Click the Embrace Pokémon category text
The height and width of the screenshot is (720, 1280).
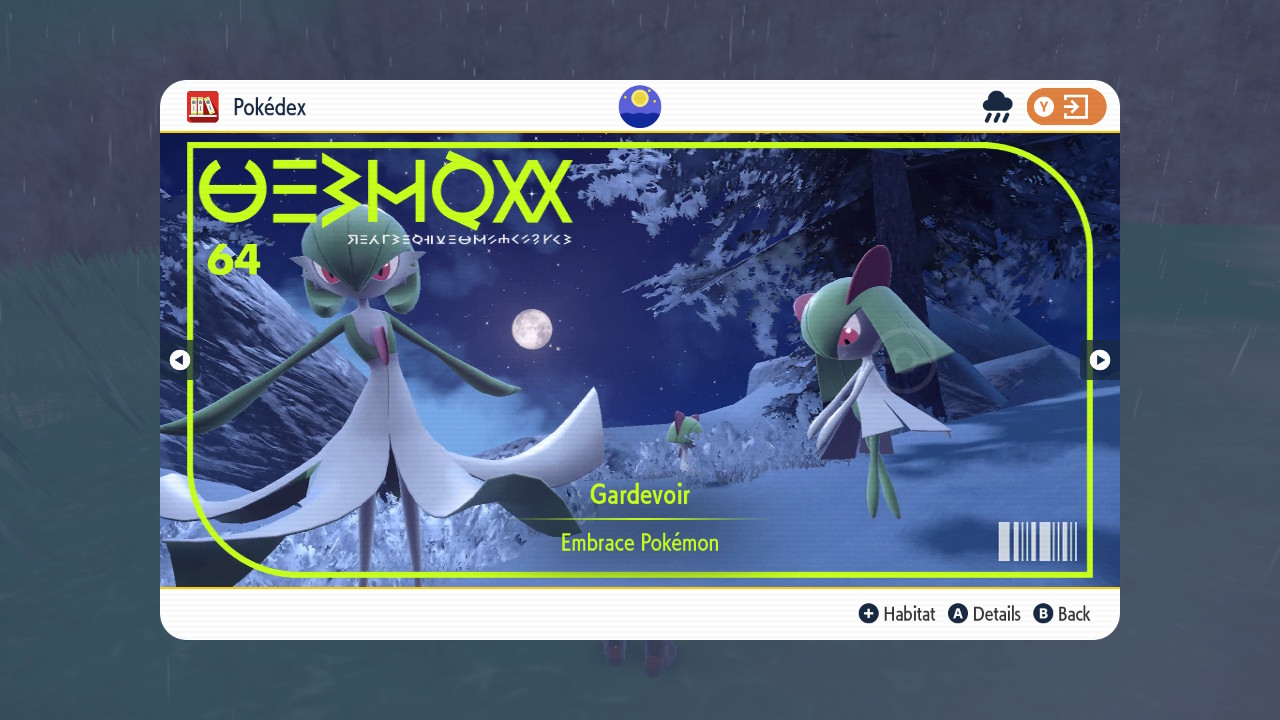click(639, 542)
